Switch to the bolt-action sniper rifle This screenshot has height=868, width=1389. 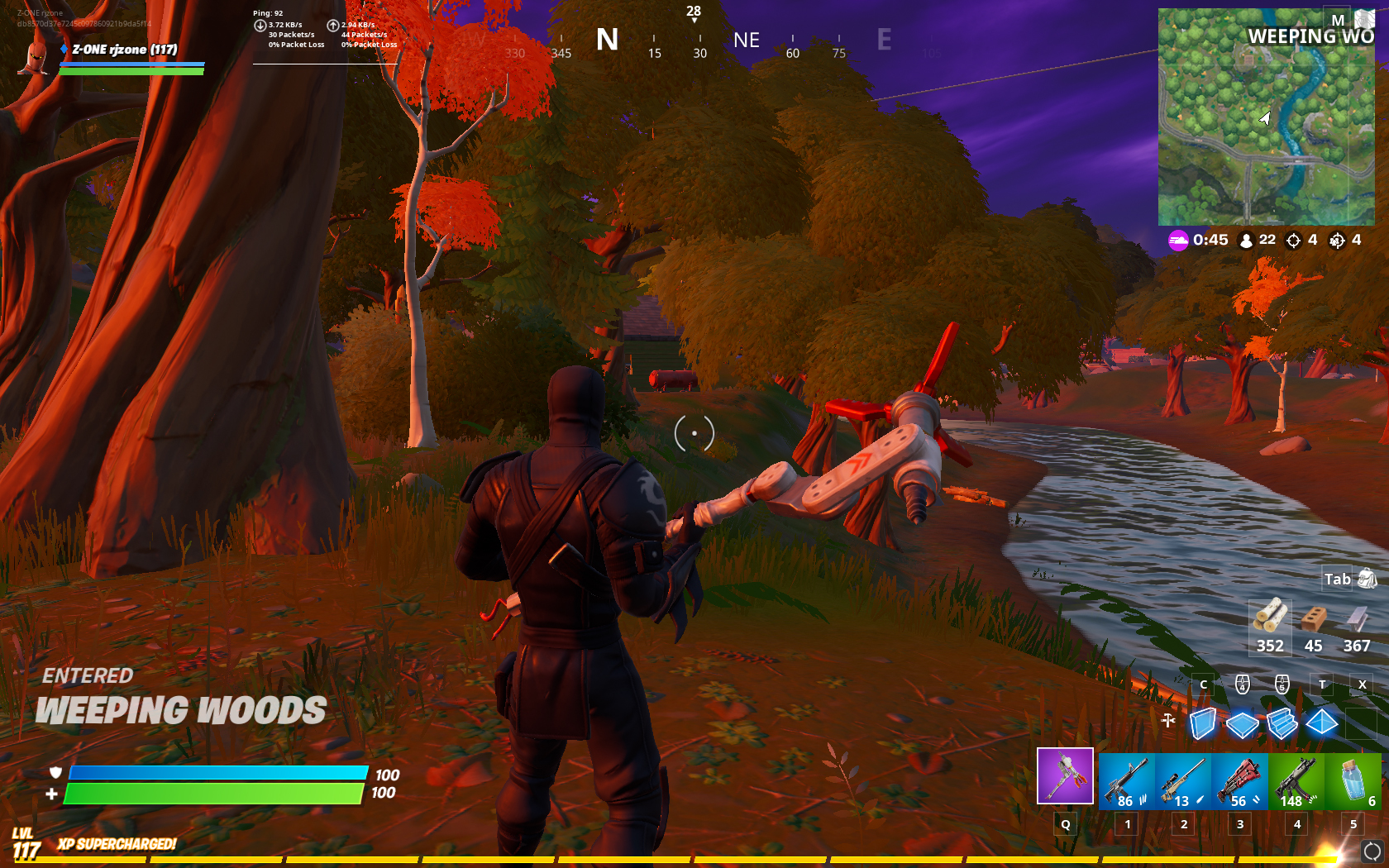pos(1183,780)
